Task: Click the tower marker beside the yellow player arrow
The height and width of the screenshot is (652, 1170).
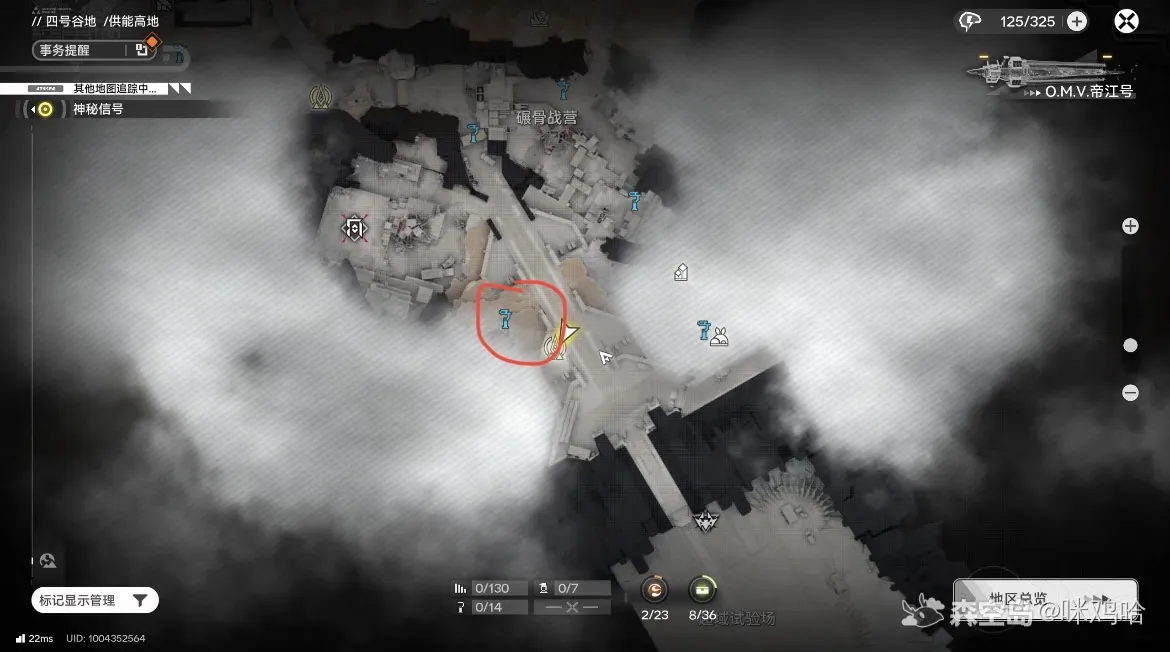Action: (x=552, y=347)
